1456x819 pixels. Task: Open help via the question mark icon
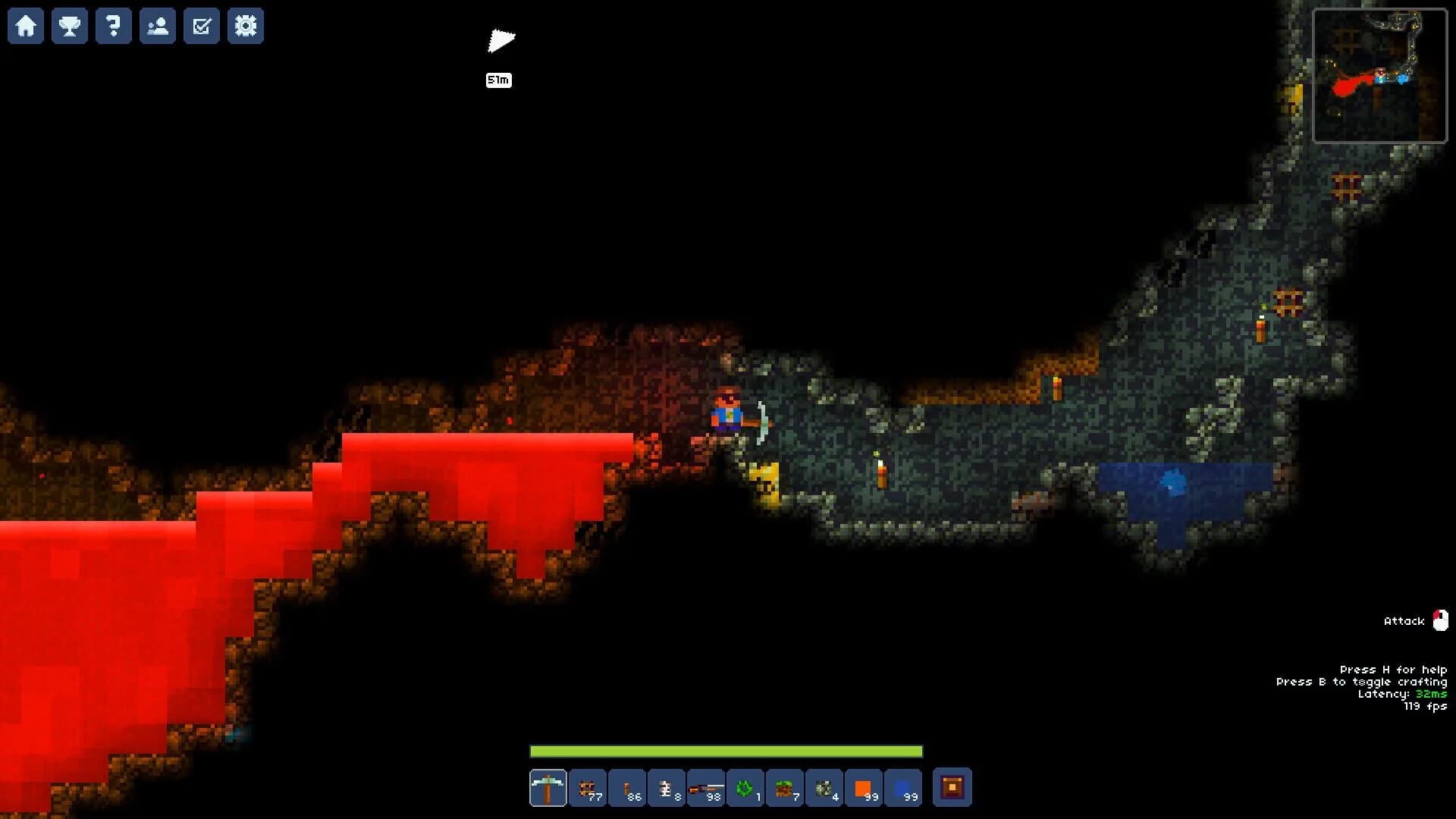click(x=113, y=26)
